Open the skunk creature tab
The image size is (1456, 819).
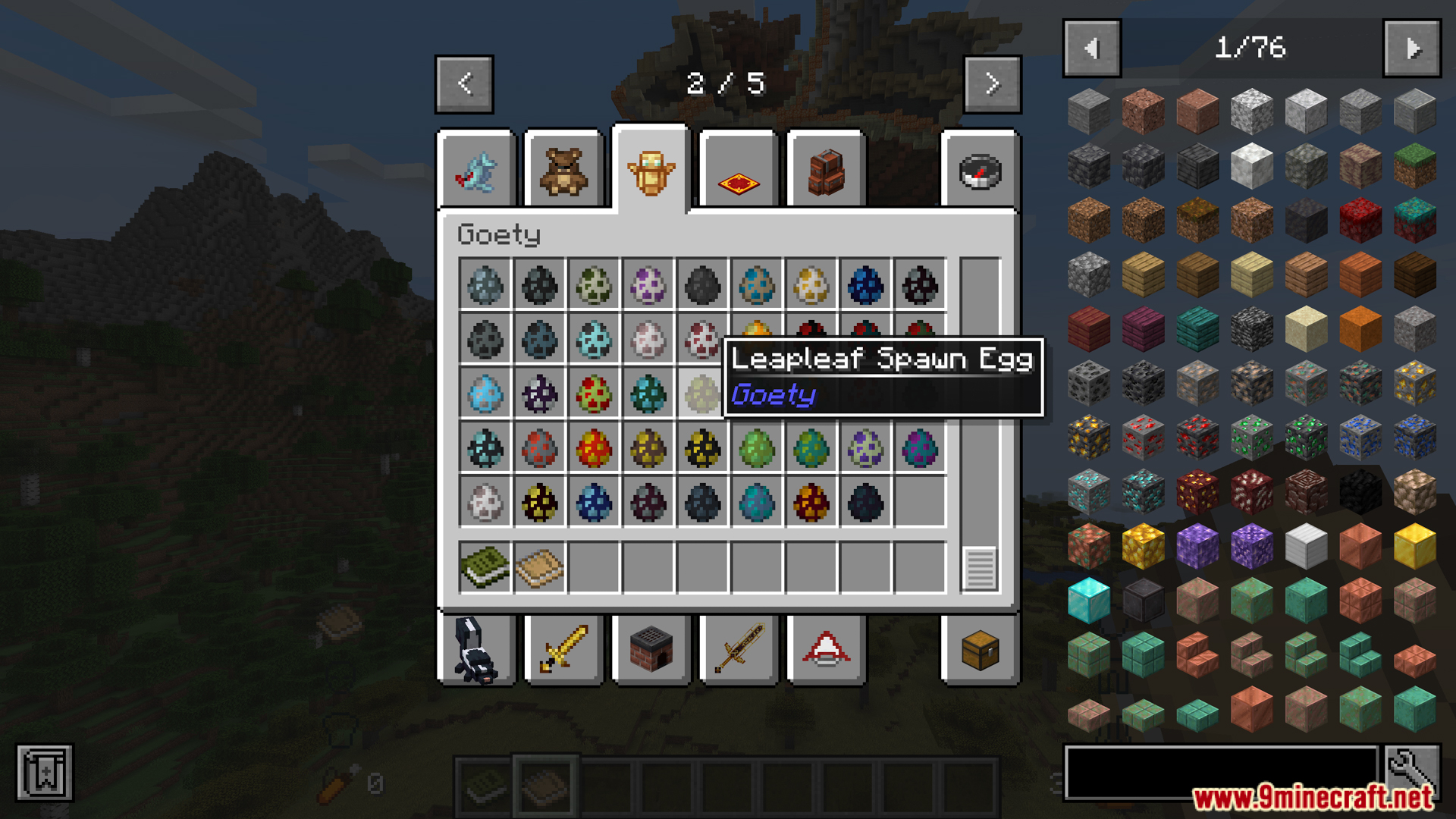tap(476, 650)
